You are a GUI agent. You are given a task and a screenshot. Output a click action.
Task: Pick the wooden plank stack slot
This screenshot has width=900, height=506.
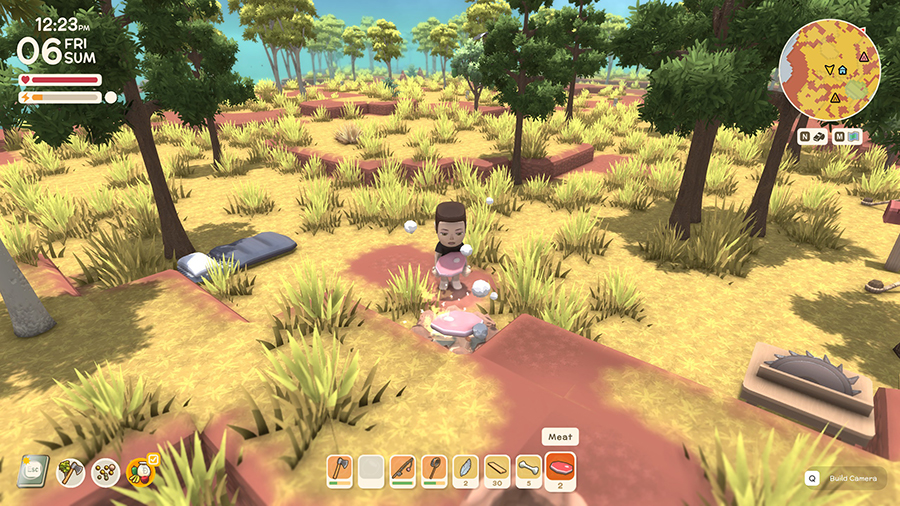[497, 468]
